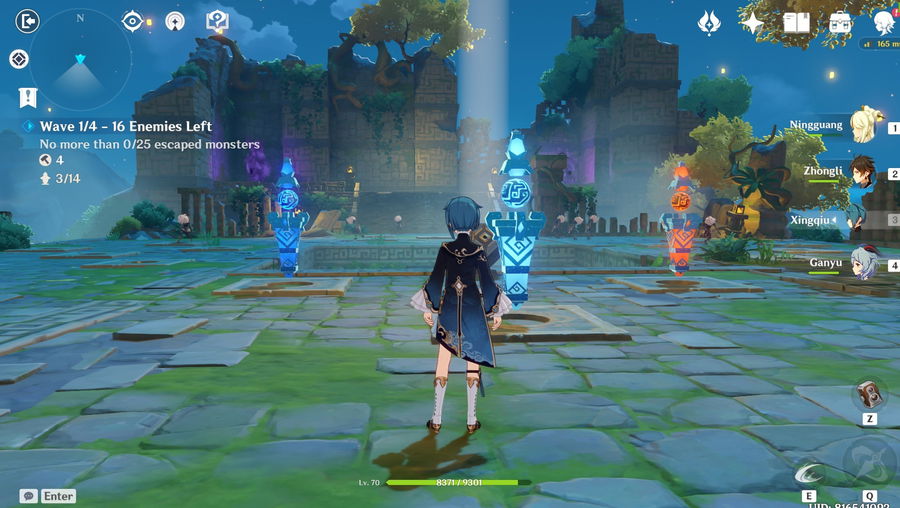The image size is (900, 508).
Task: Activate the elemental skill swirl icon
Action: (x=808, y=473)
